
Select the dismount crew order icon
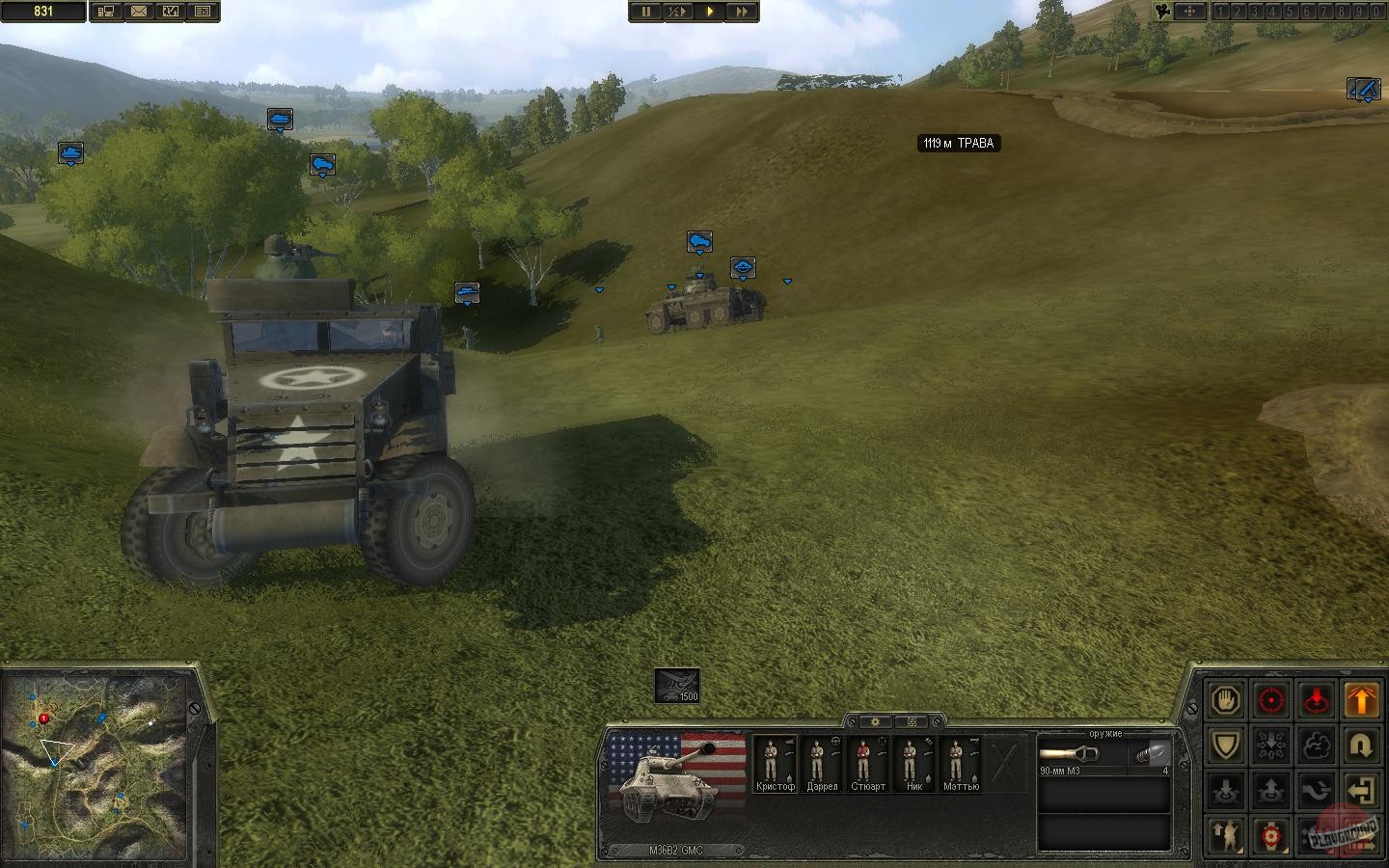pos(1270,790)
